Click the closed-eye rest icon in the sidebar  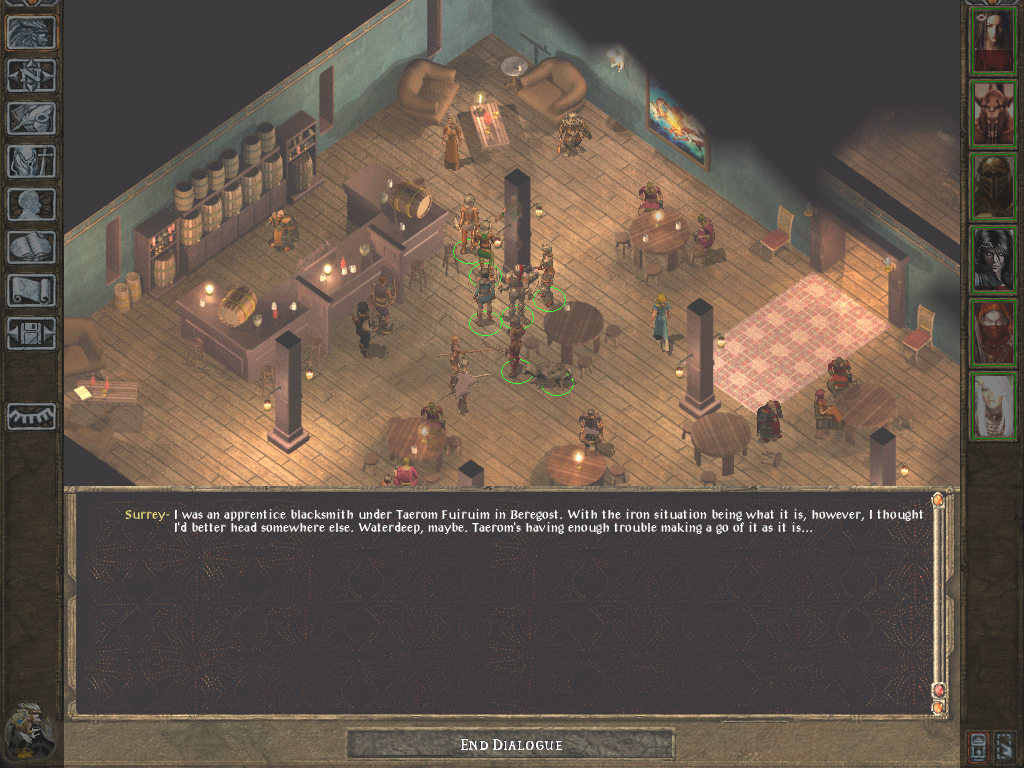(31, 415)
